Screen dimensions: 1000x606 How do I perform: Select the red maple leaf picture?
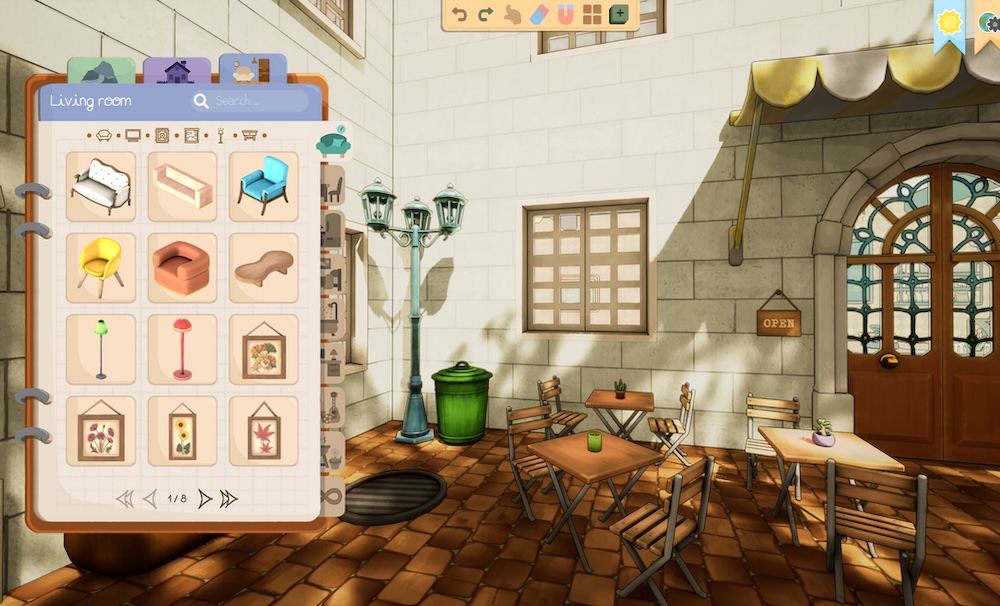(x=264, y=431)
